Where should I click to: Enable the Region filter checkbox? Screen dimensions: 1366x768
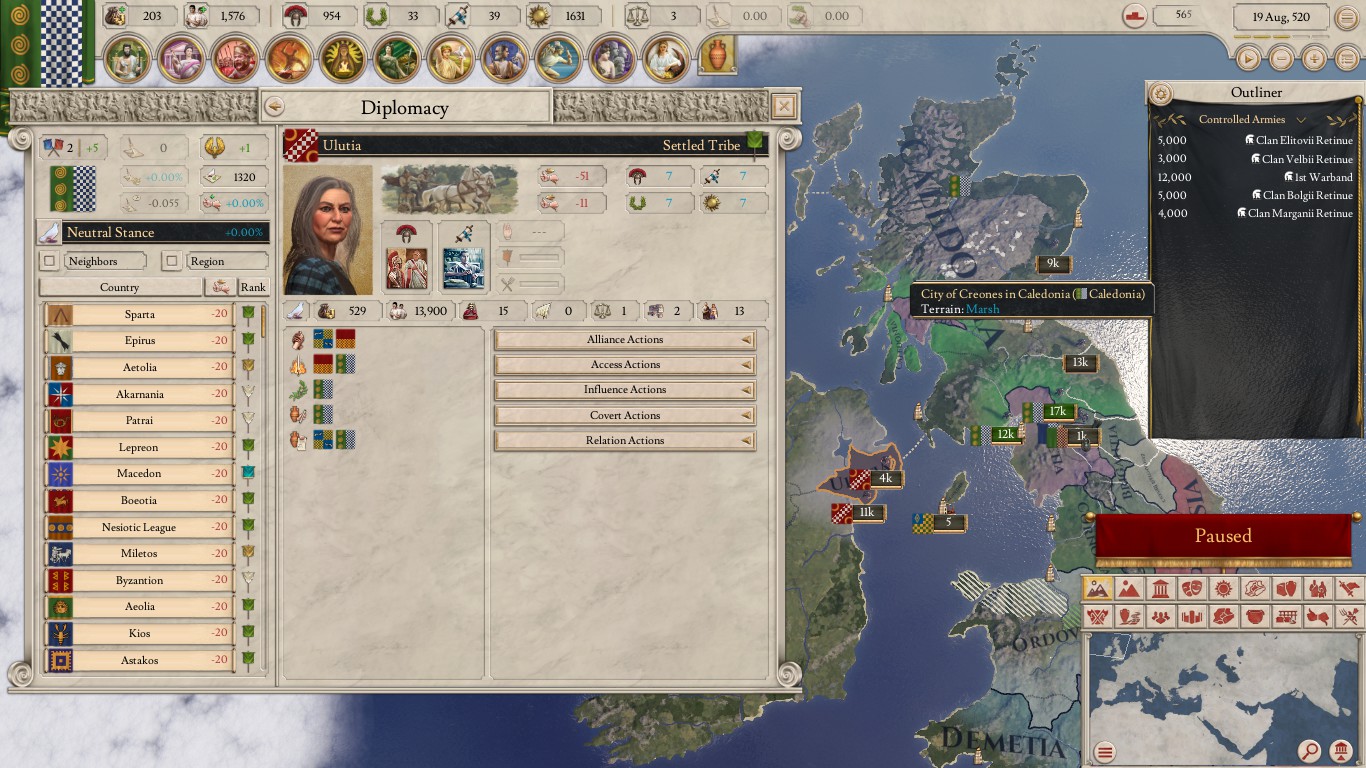pyautogui.click(x=173, y=260)
